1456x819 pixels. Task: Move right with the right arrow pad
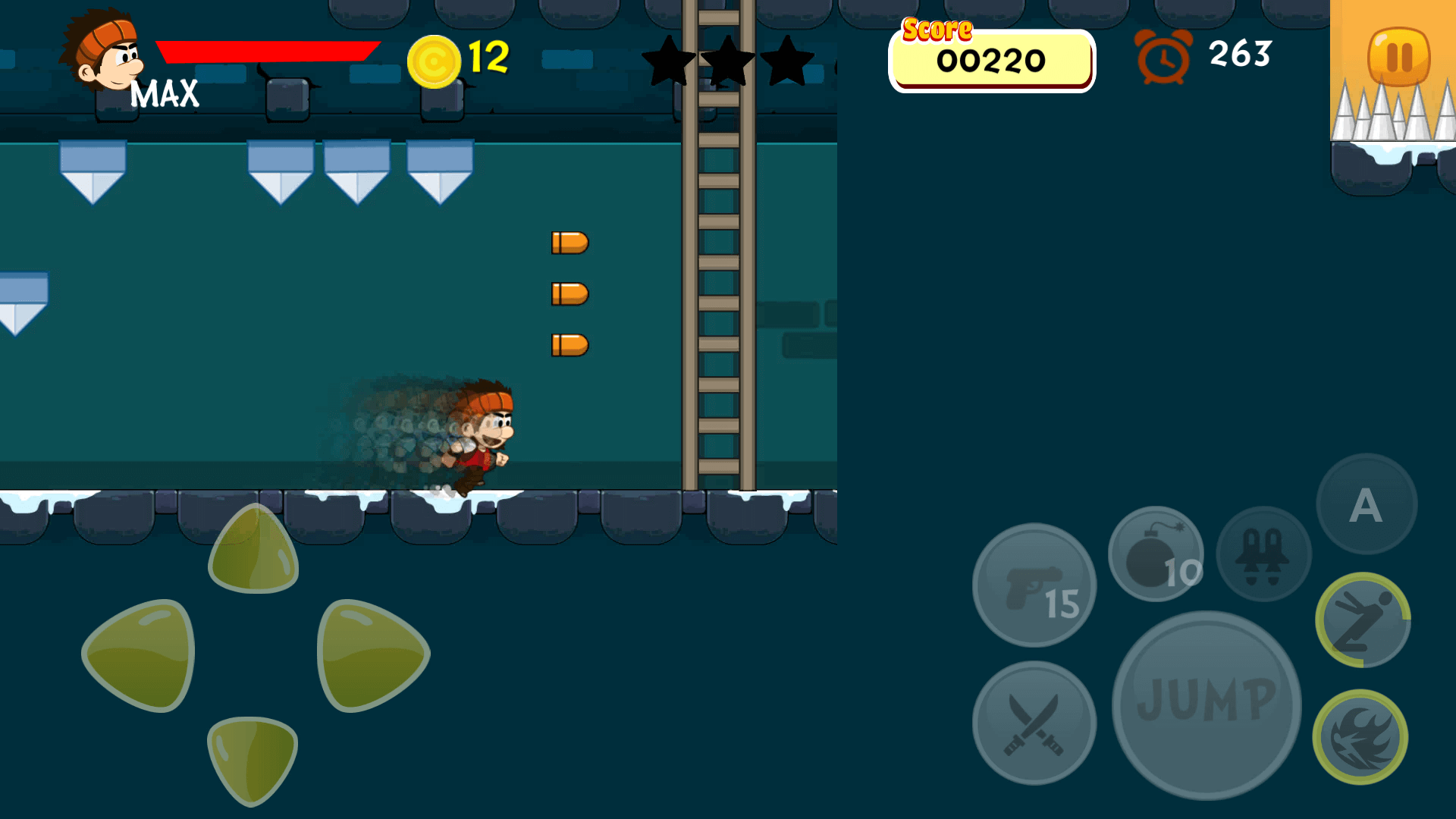click(x=372, y=655)
